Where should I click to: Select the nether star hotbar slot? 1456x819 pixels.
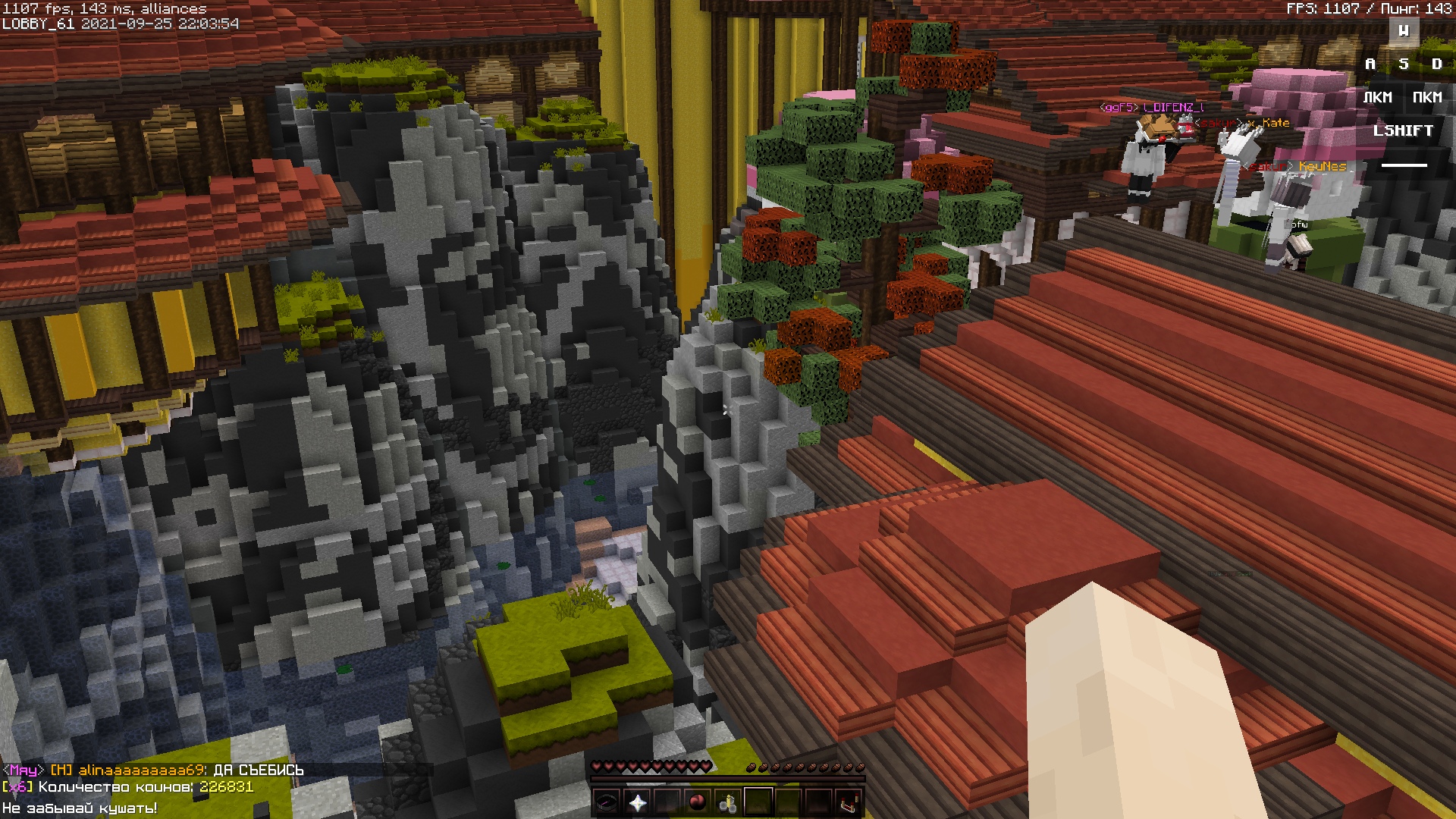tap(637, 802)
